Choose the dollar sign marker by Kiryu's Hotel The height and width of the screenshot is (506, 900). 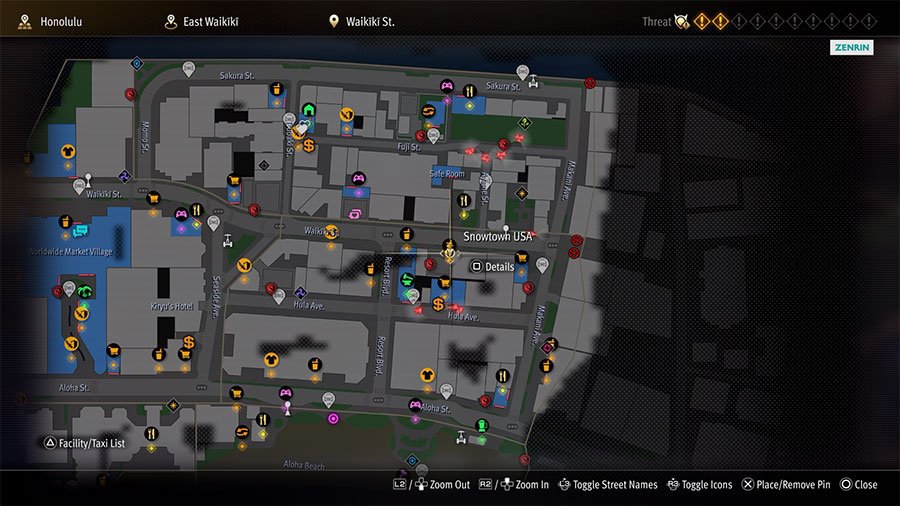tap(188, 343)
